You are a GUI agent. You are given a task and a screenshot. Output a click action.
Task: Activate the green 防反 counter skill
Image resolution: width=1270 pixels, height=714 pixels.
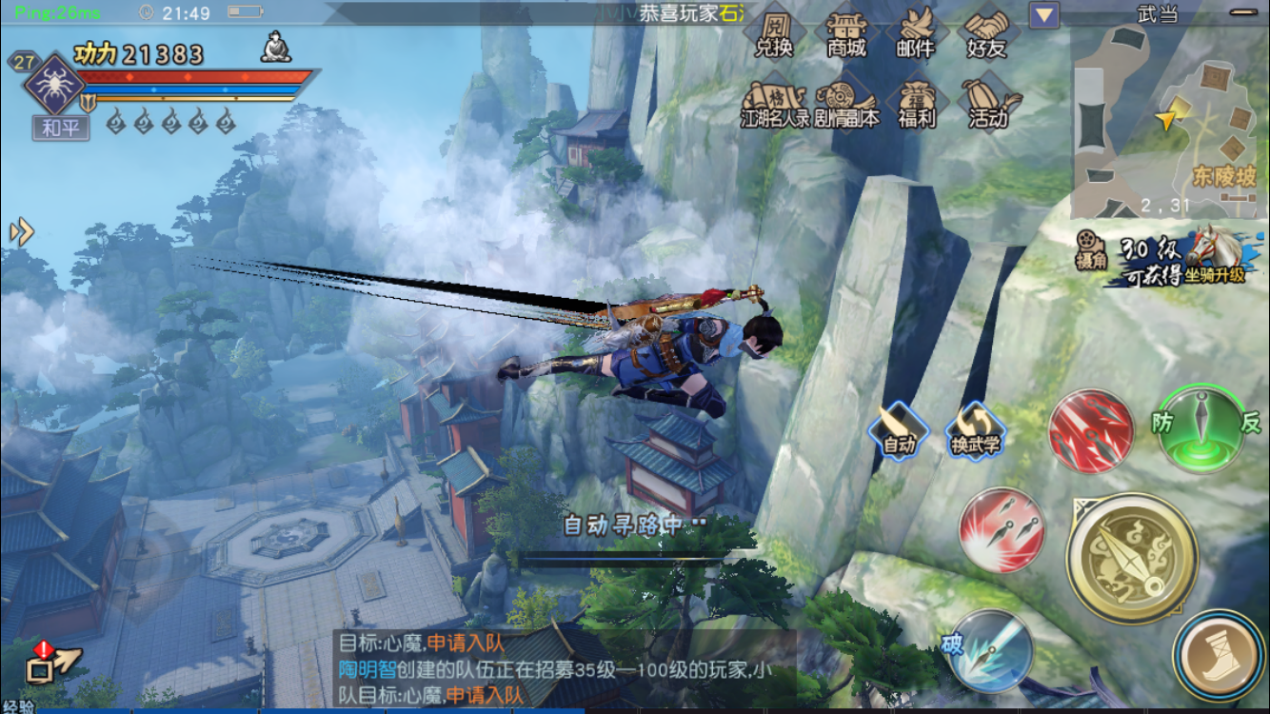tap(1201, 427)
